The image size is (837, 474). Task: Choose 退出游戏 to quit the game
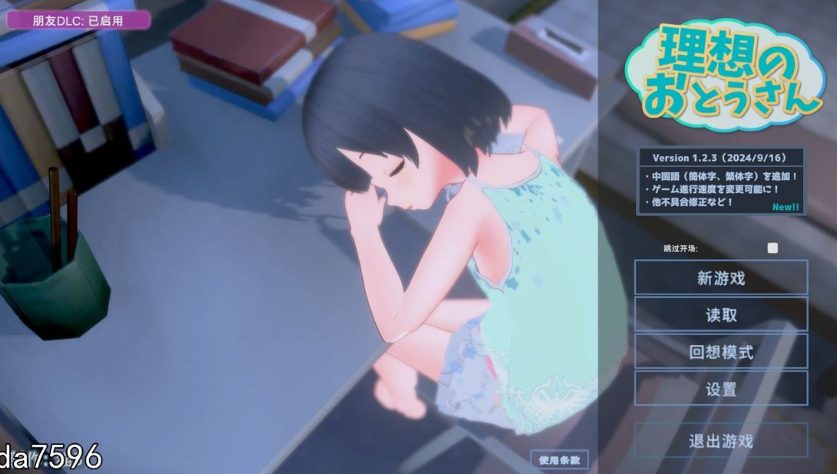pos(721,441)
